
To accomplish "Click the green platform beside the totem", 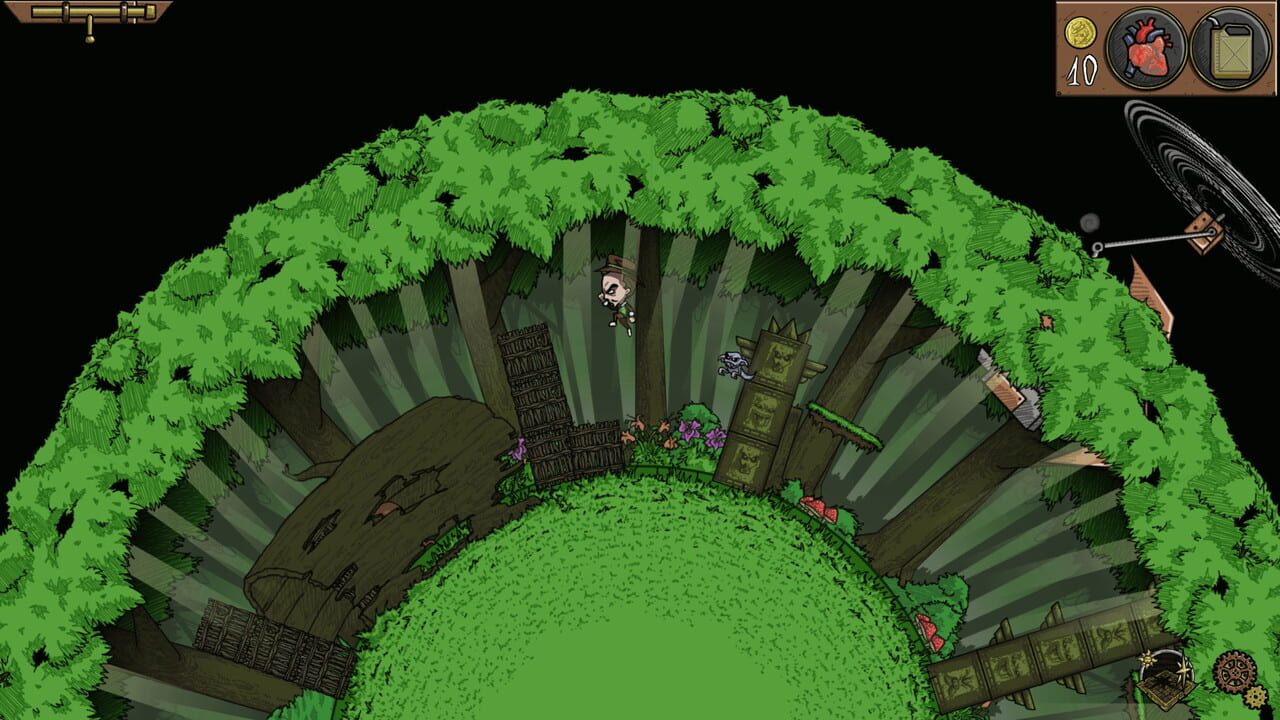I will (x=838, y=420).
